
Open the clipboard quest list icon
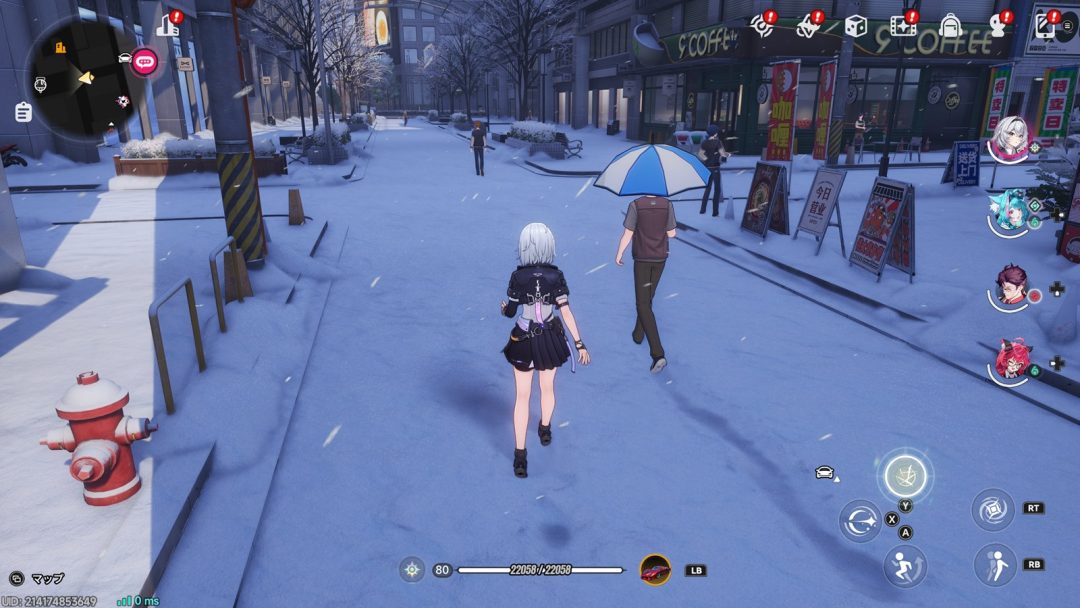click(x=23, y=112)
